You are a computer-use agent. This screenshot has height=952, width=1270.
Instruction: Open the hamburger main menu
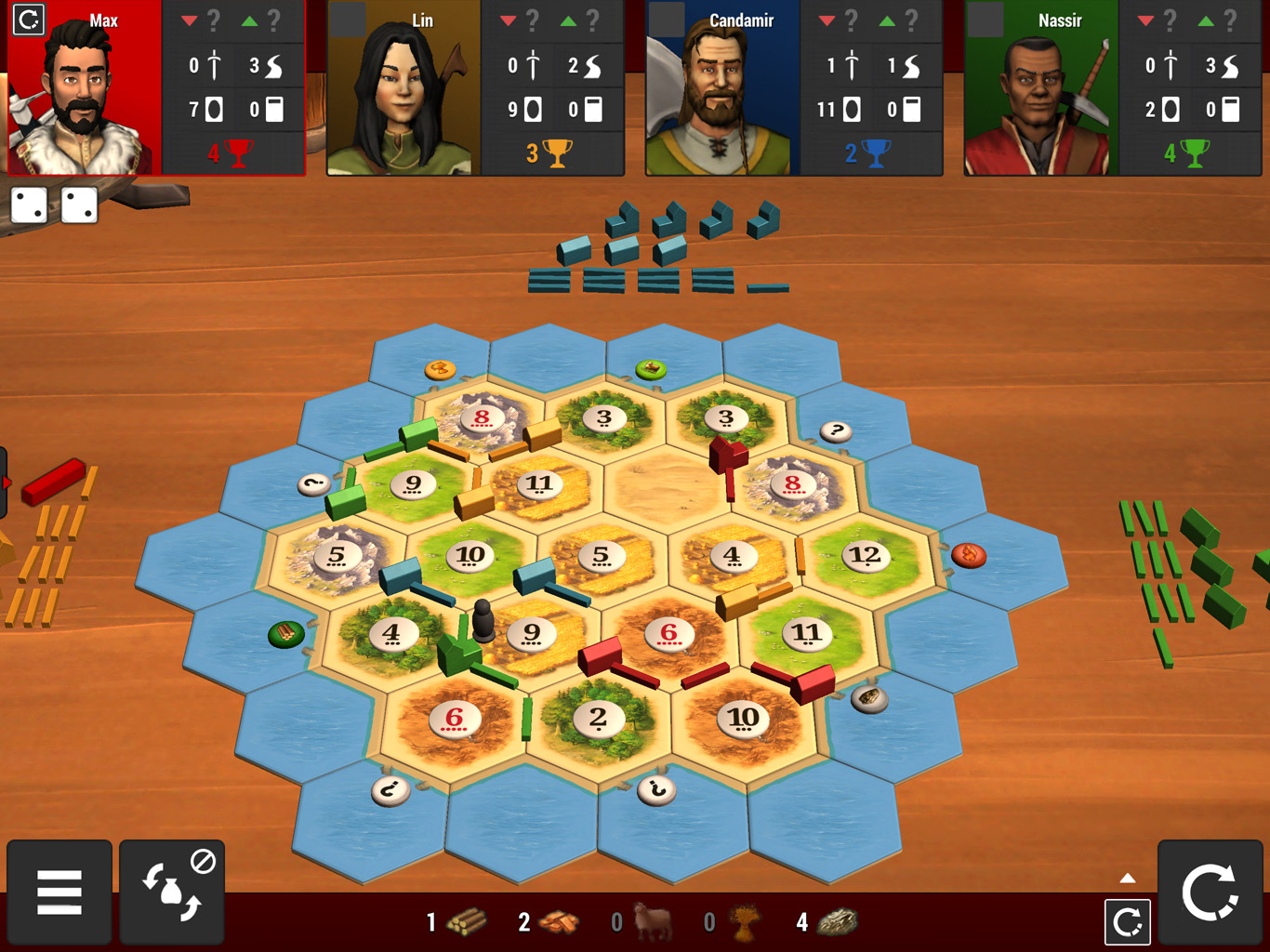point(60,892)
